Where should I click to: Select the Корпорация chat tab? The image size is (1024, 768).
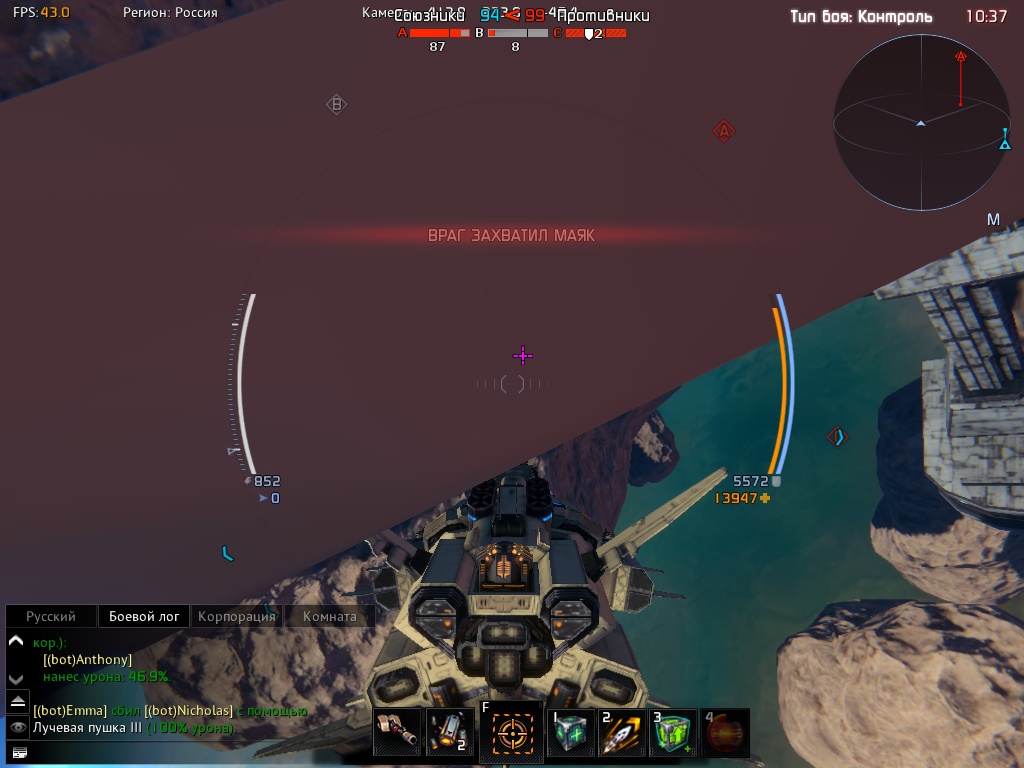click(x=236, y=617)
